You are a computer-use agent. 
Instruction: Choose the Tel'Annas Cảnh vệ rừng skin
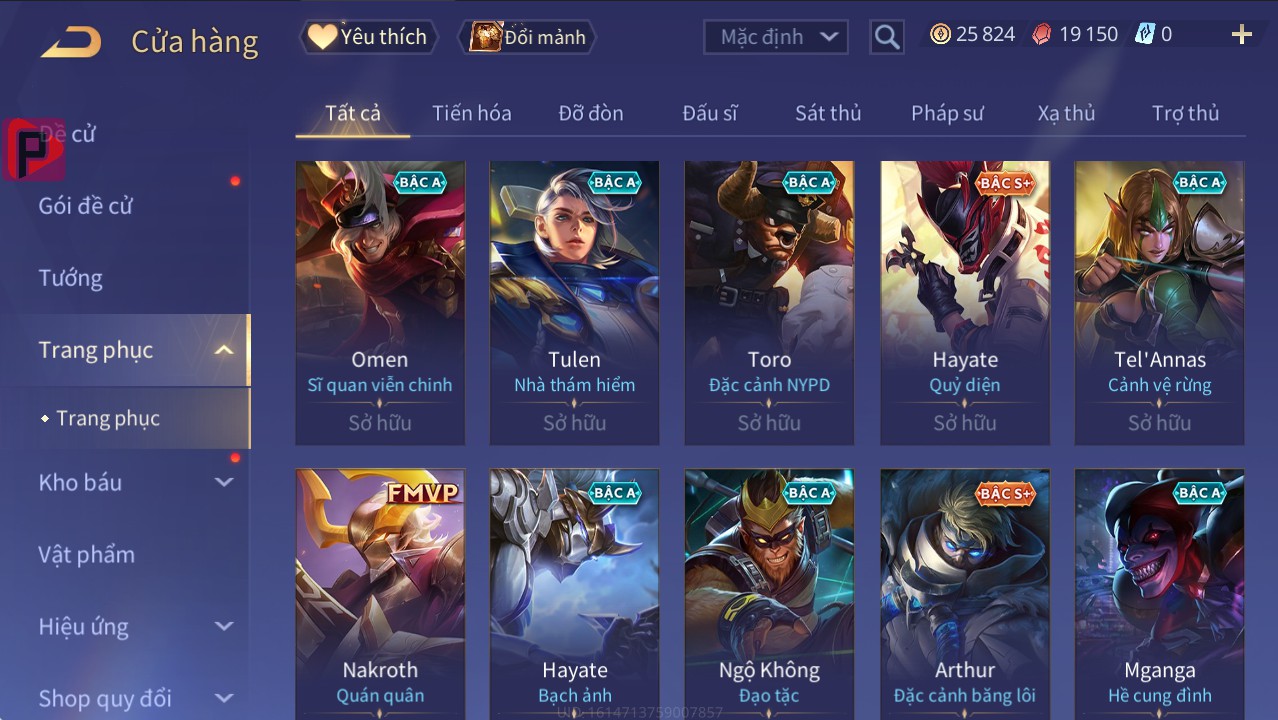1159,302
